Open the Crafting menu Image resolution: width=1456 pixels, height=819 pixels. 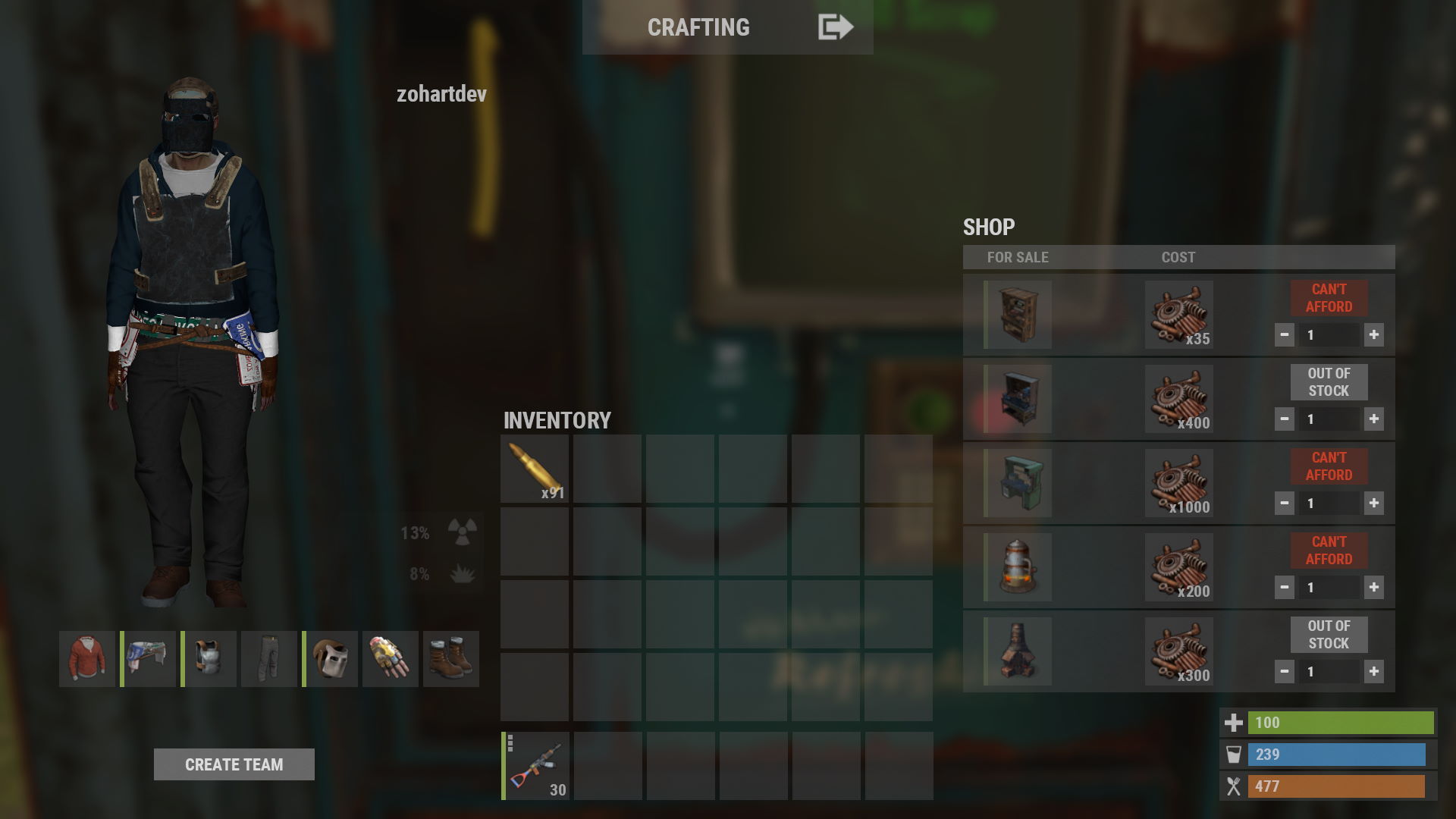tap(698, 27)
